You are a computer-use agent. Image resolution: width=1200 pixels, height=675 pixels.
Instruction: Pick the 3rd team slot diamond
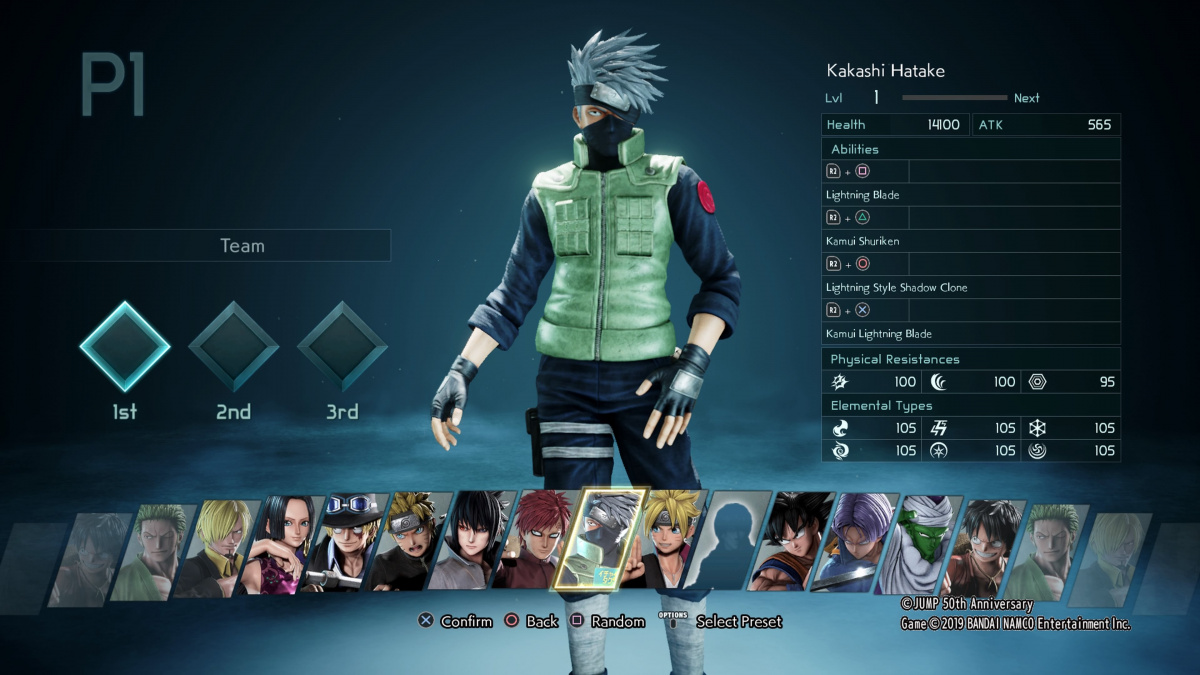[x=342, y=346]
